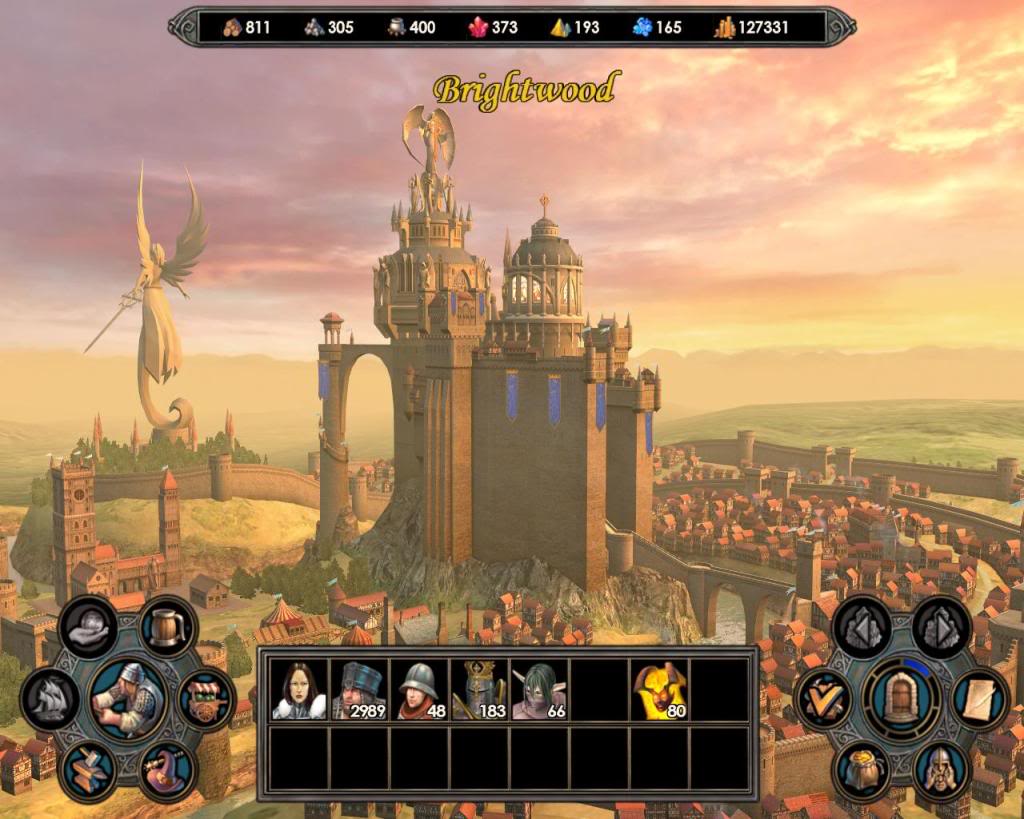The width and height of the screenshot is (1024, 819).
Task: Open the marketplace cart button
Action: (x=205, y=699)
